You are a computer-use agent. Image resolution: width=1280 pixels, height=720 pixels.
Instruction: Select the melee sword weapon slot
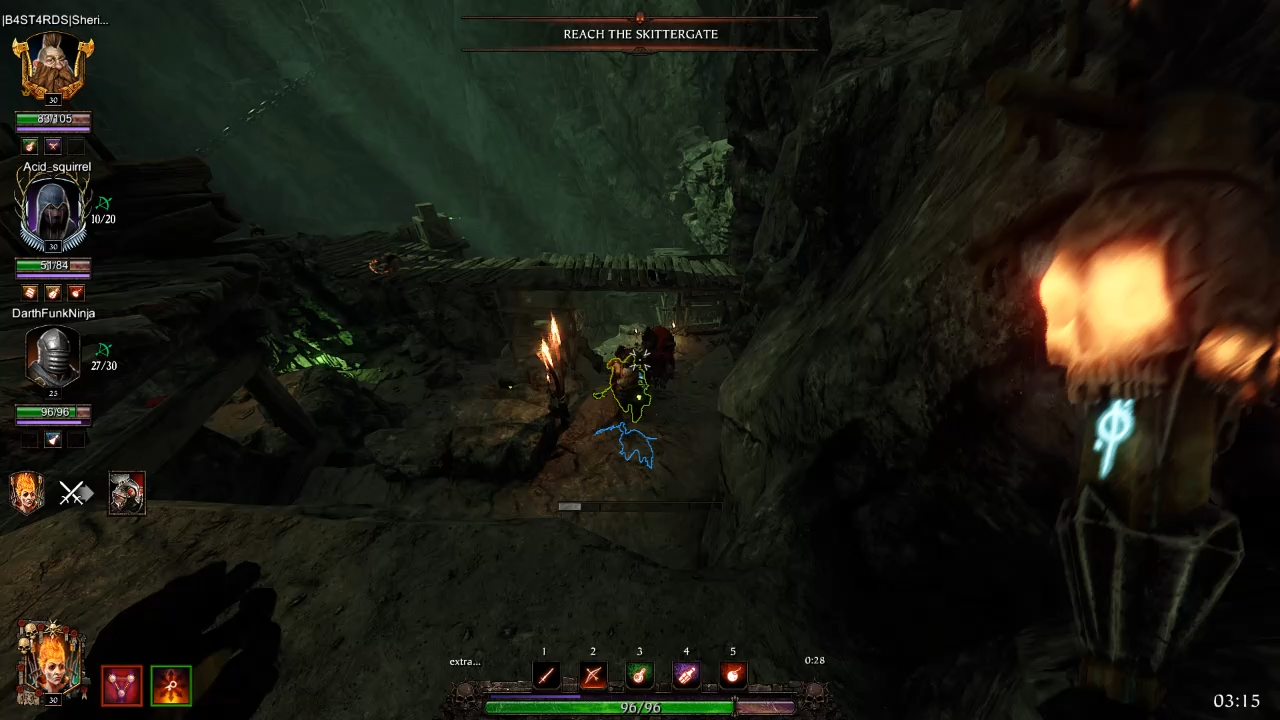click(x=546, y=675)
